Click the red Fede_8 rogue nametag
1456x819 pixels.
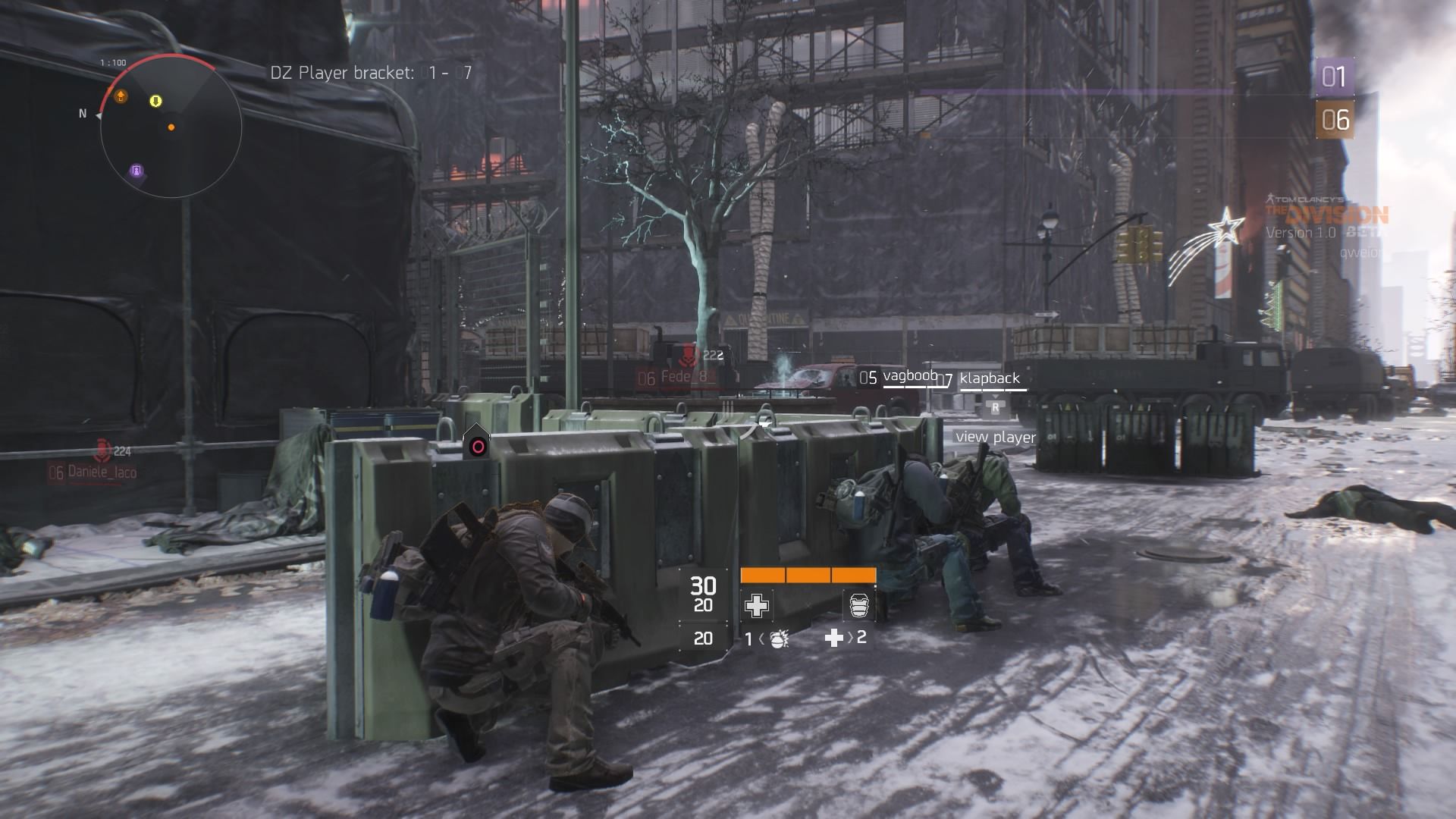point(683,377)
